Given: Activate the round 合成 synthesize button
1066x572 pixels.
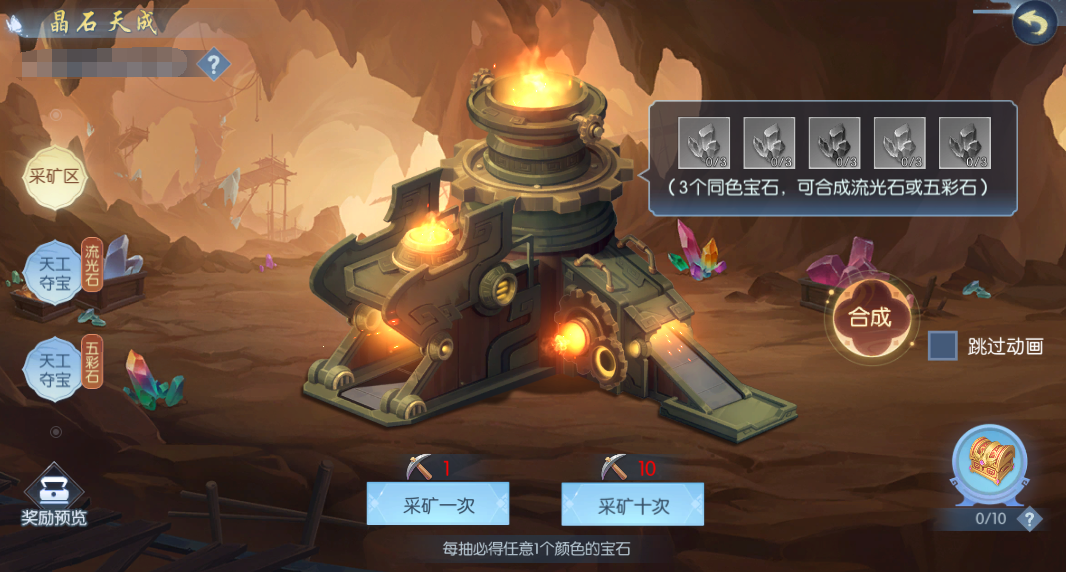Looking at the screenshot, I should click(869, 318).
